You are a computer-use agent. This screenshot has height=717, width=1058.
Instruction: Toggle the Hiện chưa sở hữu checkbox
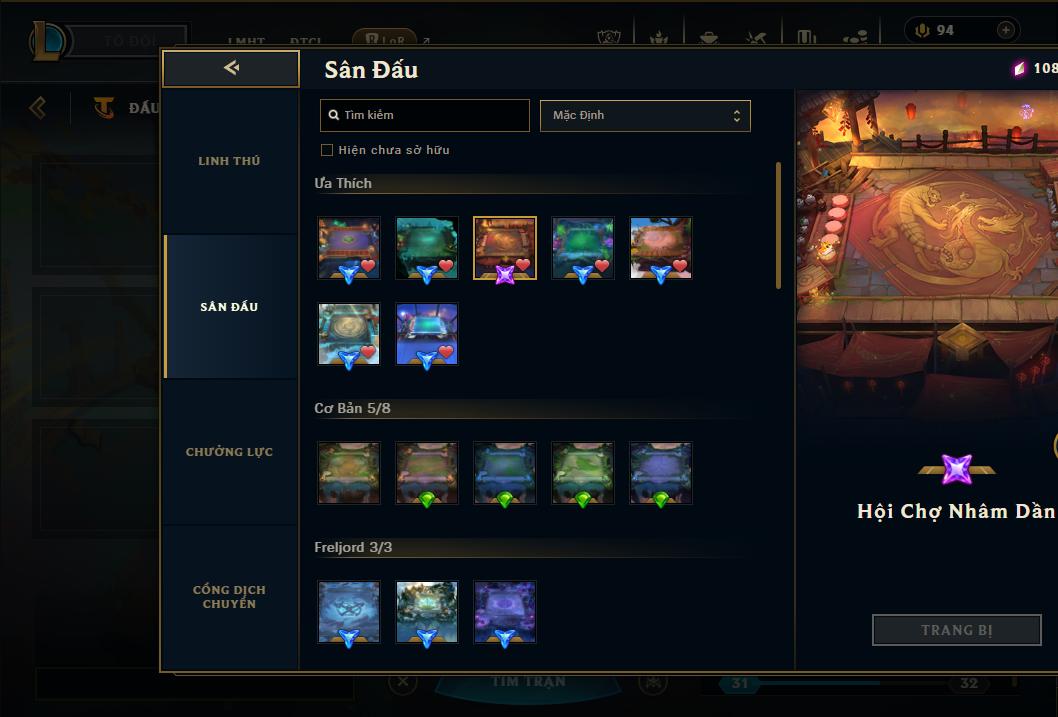click(327, 150)
